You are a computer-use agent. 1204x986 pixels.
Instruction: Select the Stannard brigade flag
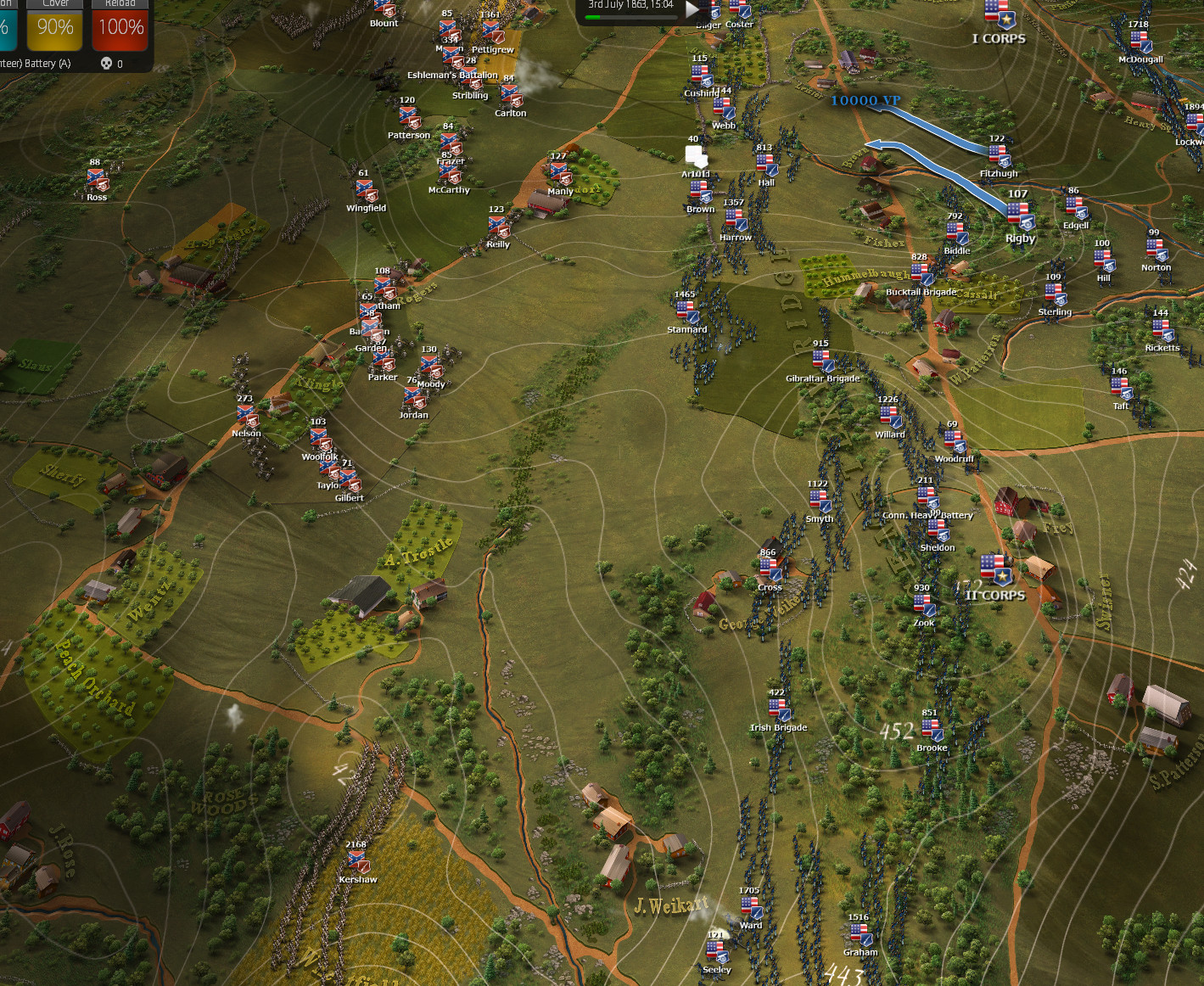pos(686,311)
